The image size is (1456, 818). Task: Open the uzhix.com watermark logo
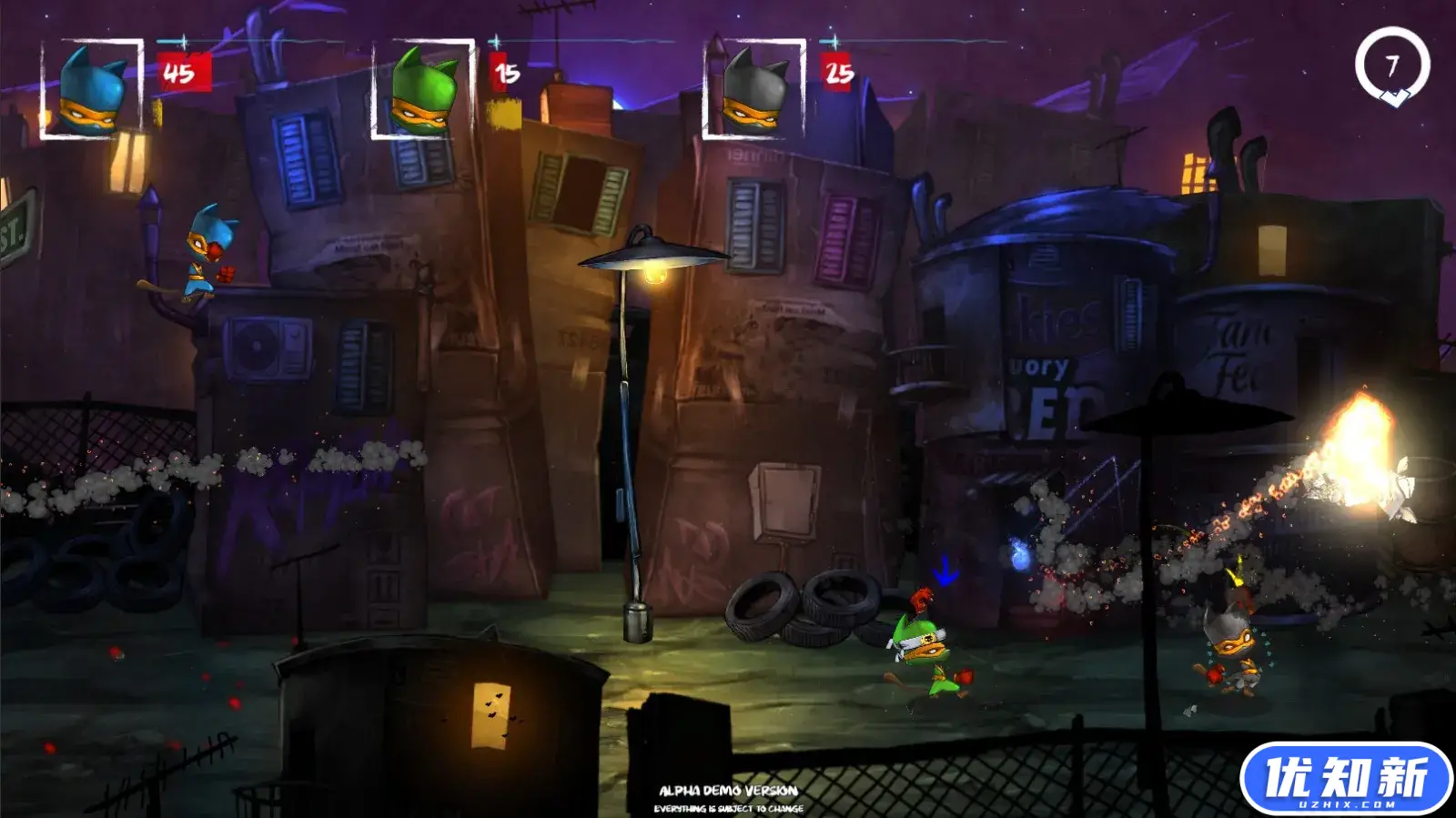pos(1345,778)
